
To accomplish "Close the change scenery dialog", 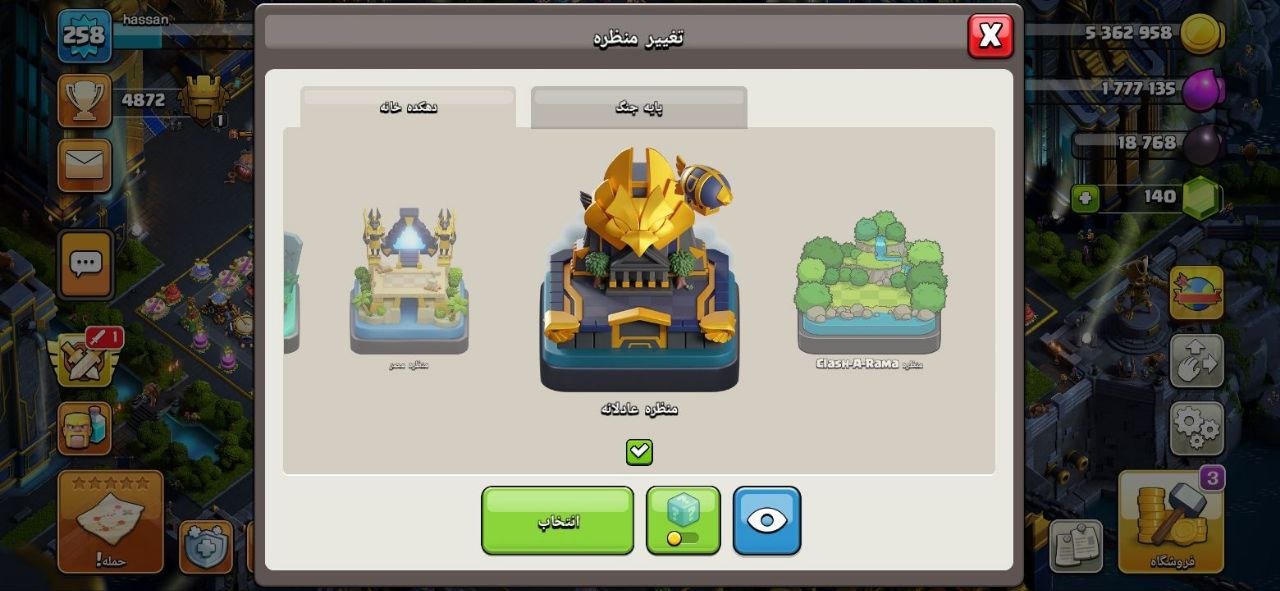I will (990, 36).
